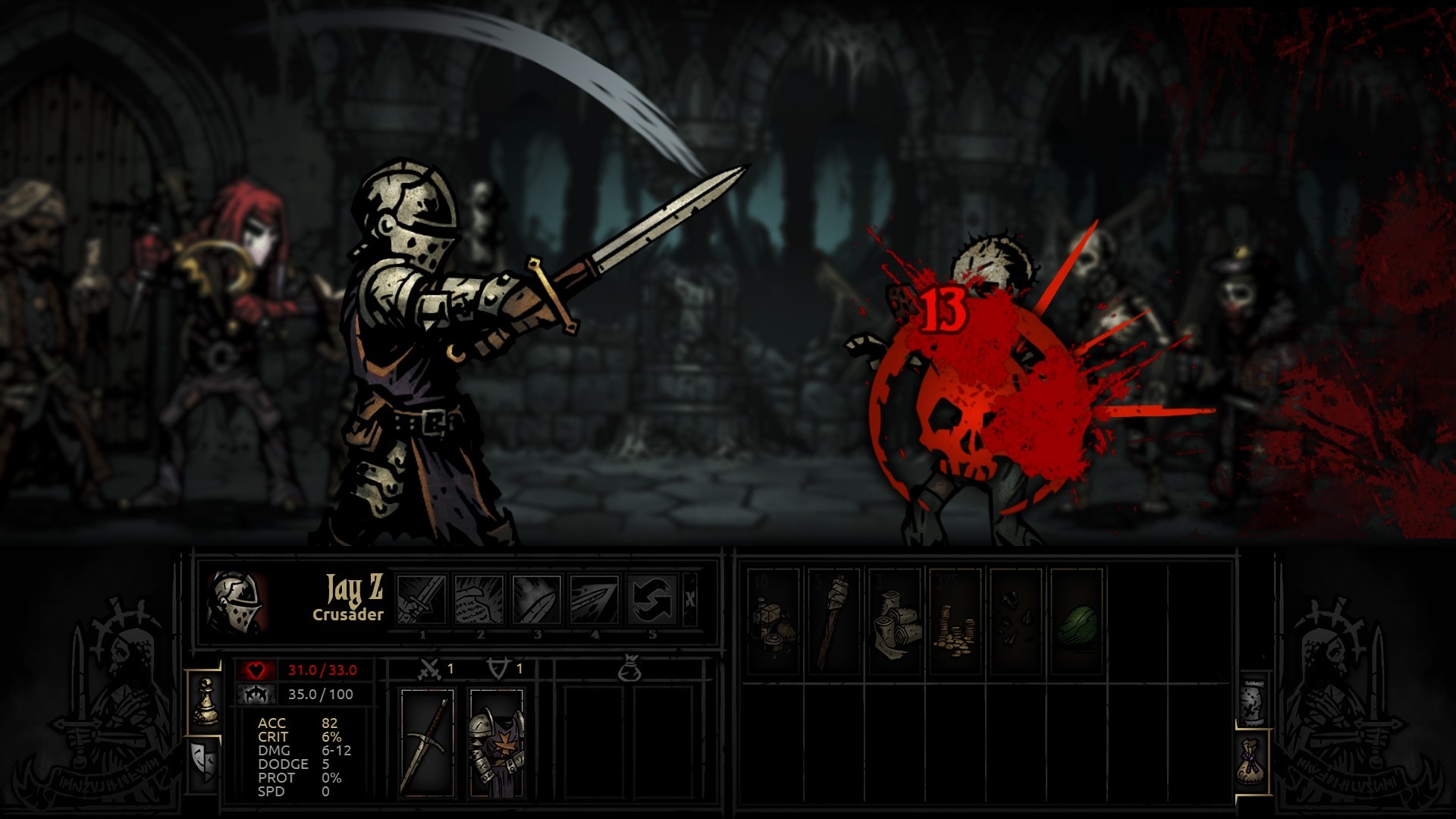Screen dimensions: 1456x819
Task: Select the bandages inventory stack
Action: pos(894,622)
